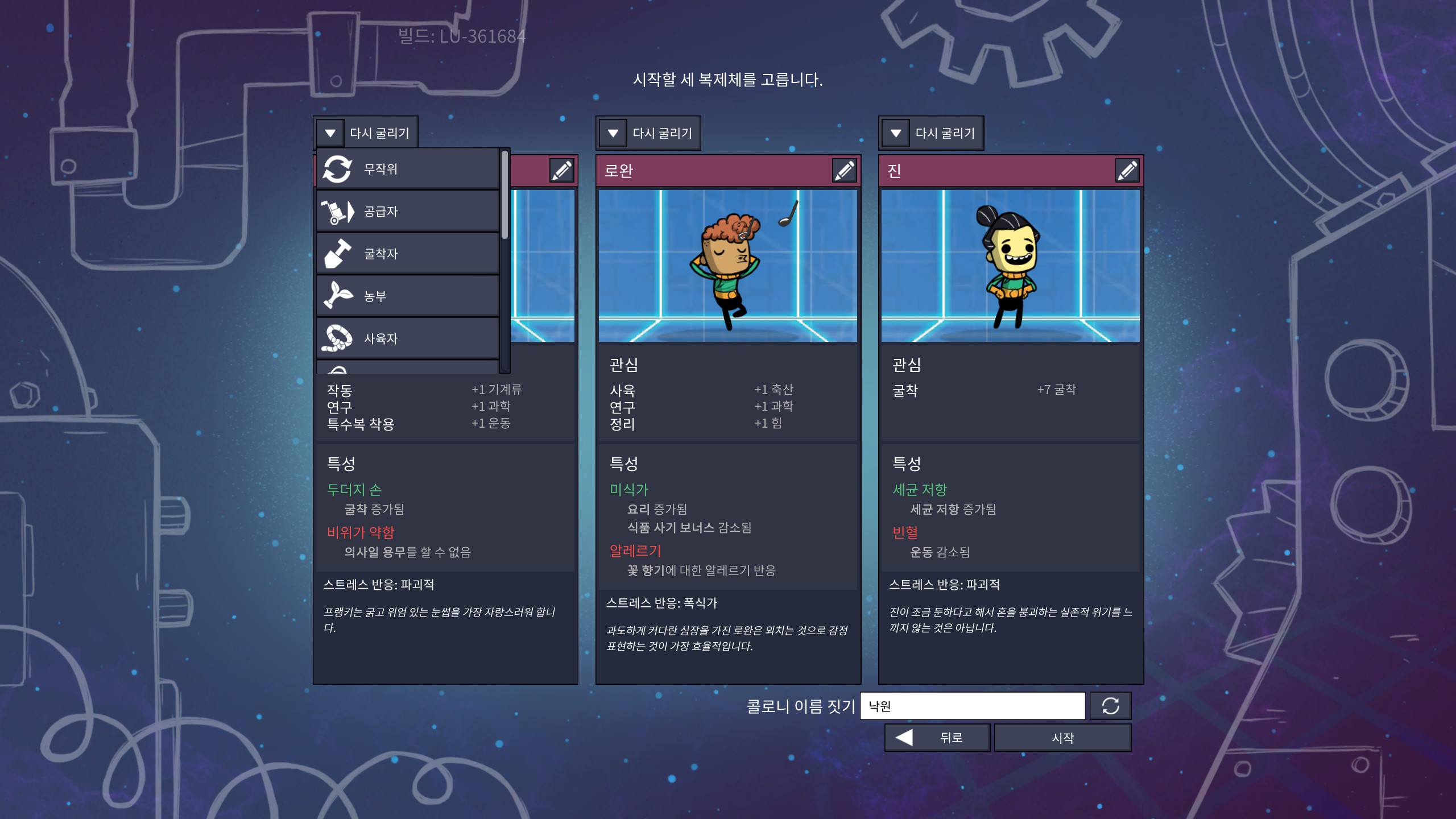Select the 무작위 shuffle icon in the dropdown
Viewport: 1456px width, 819px height.
coord(338,167)
